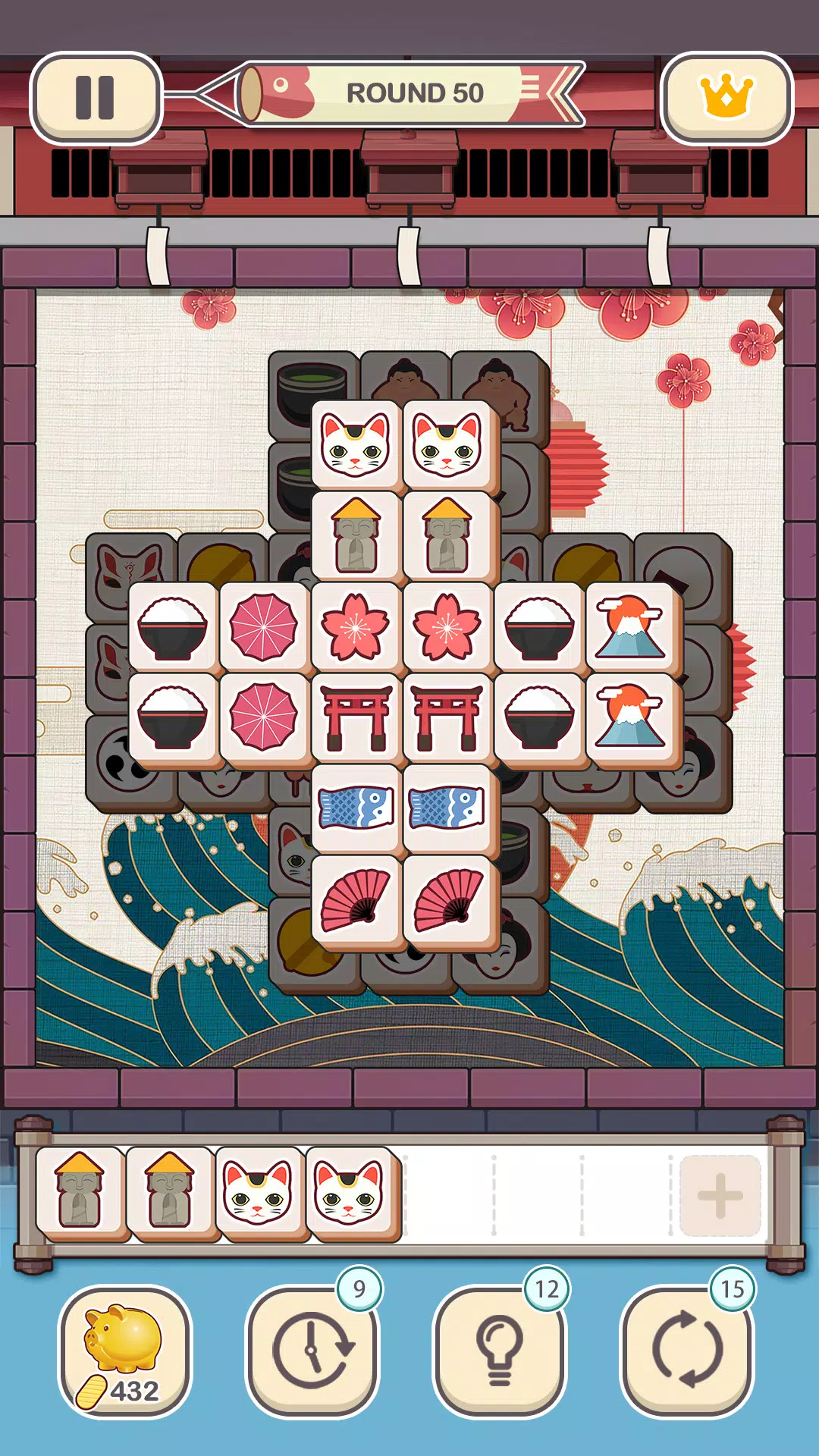Add an extra tray slot with plus
Viewport: 819px width, 1456px height.
tap(720, 1196)
